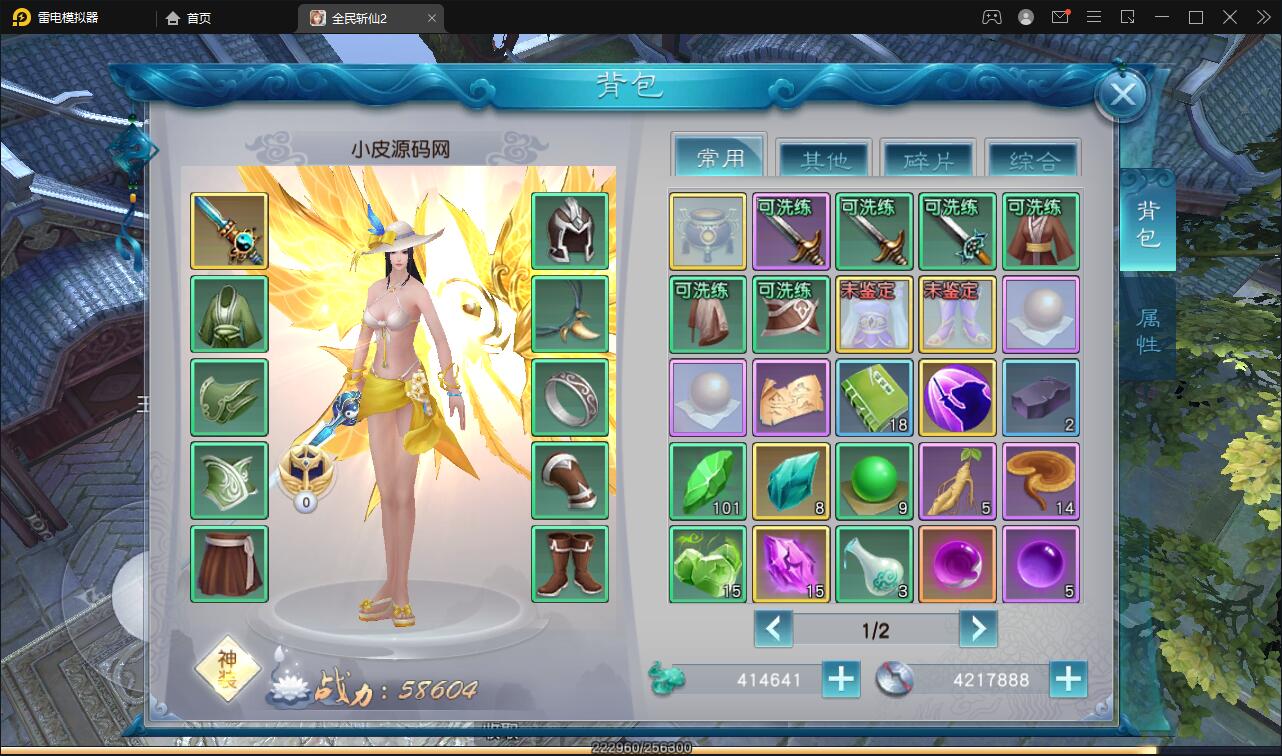Viewport: 1282px width, 756px height.
Task: Go to the previous inventory page
Action: click(x=773, y=629)
